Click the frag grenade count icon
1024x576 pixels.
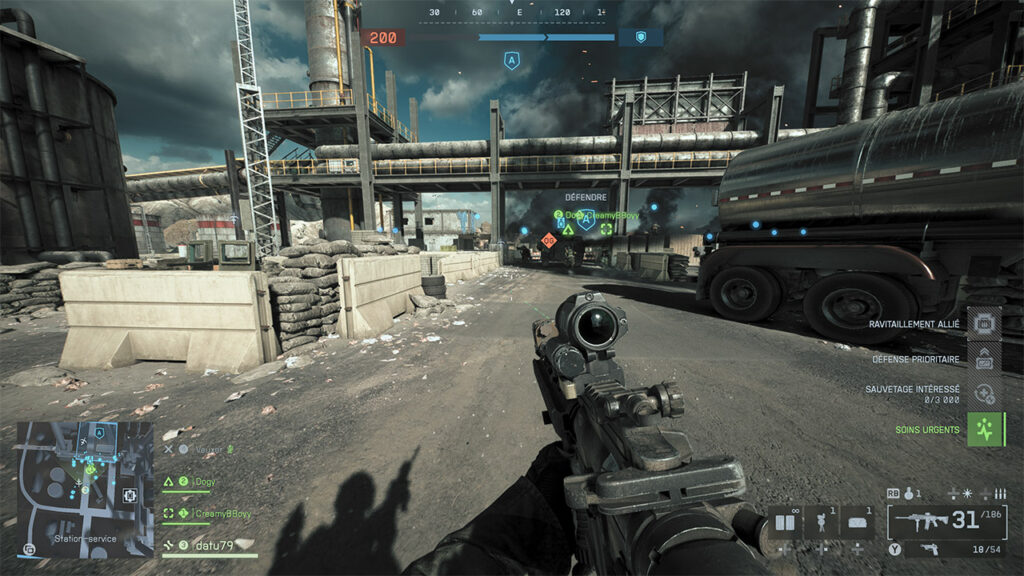(907, 493)
